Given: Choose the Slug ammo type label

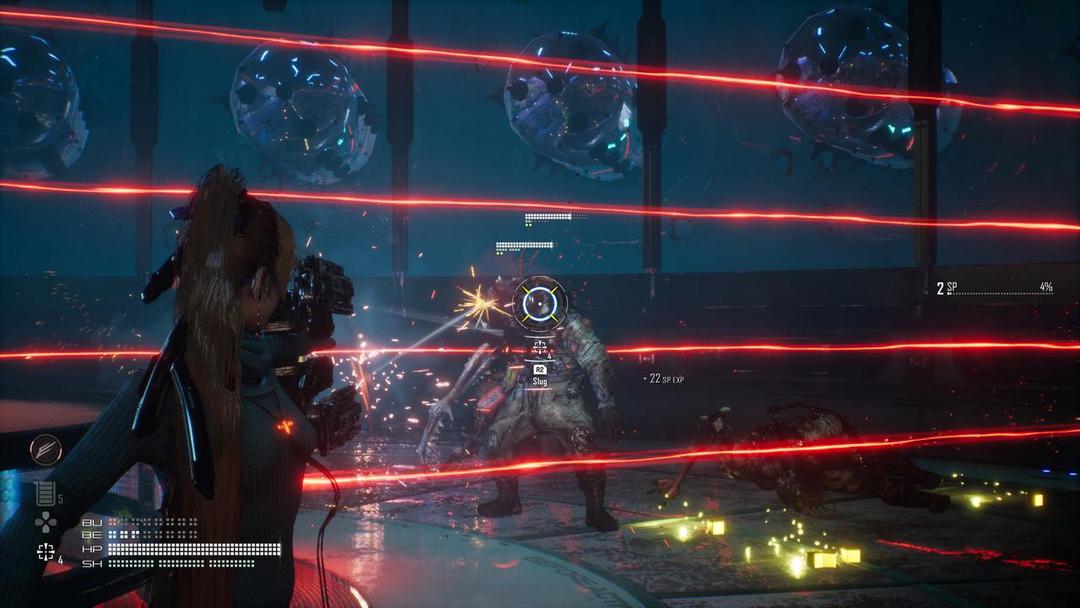Looking at the screenshot, I should [540, 381].
